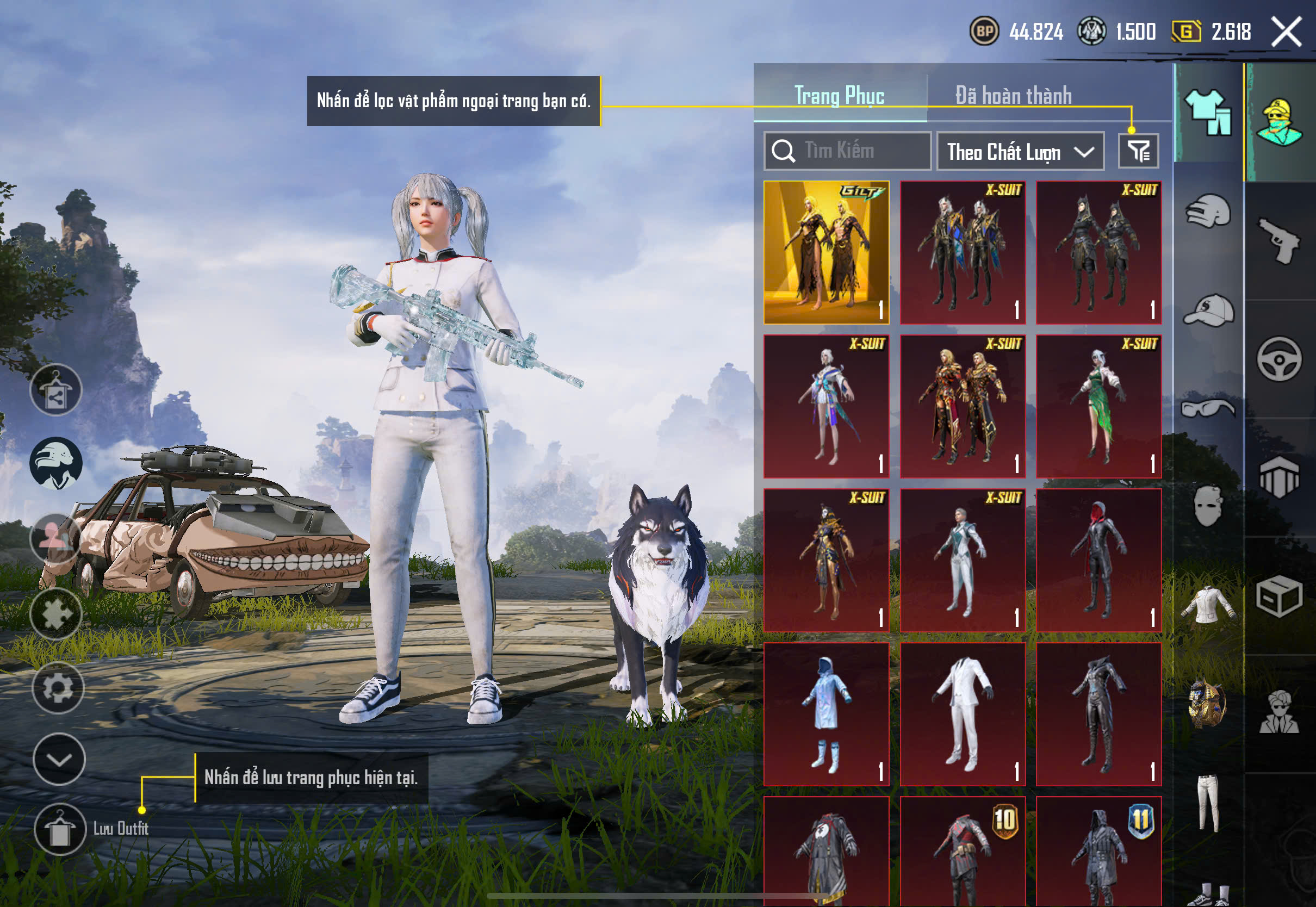Expand the downward chevron button

pyautogui.click(x=59, y=759)
